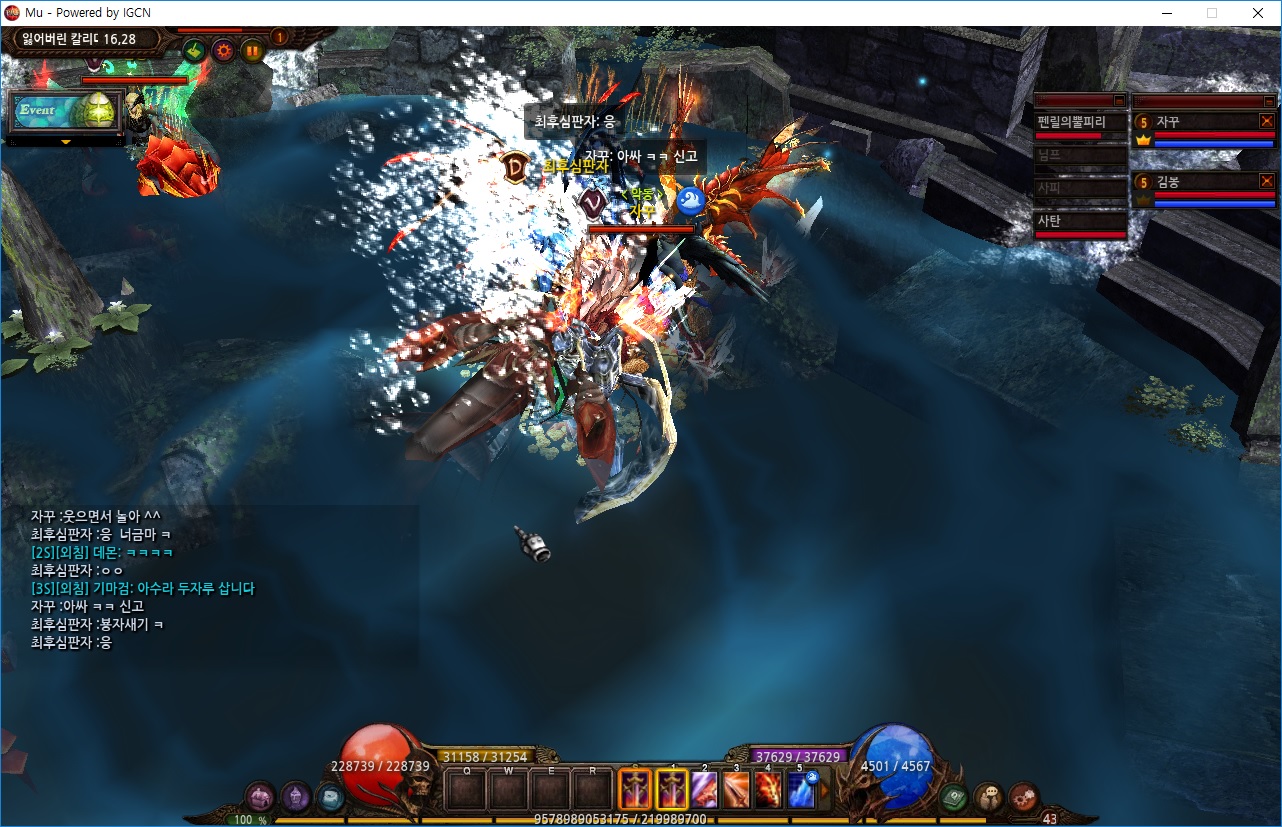The height and width of the screenshot is (827, 1282).
Task: Minimize the pet list panel
Action: [1117, 100]
